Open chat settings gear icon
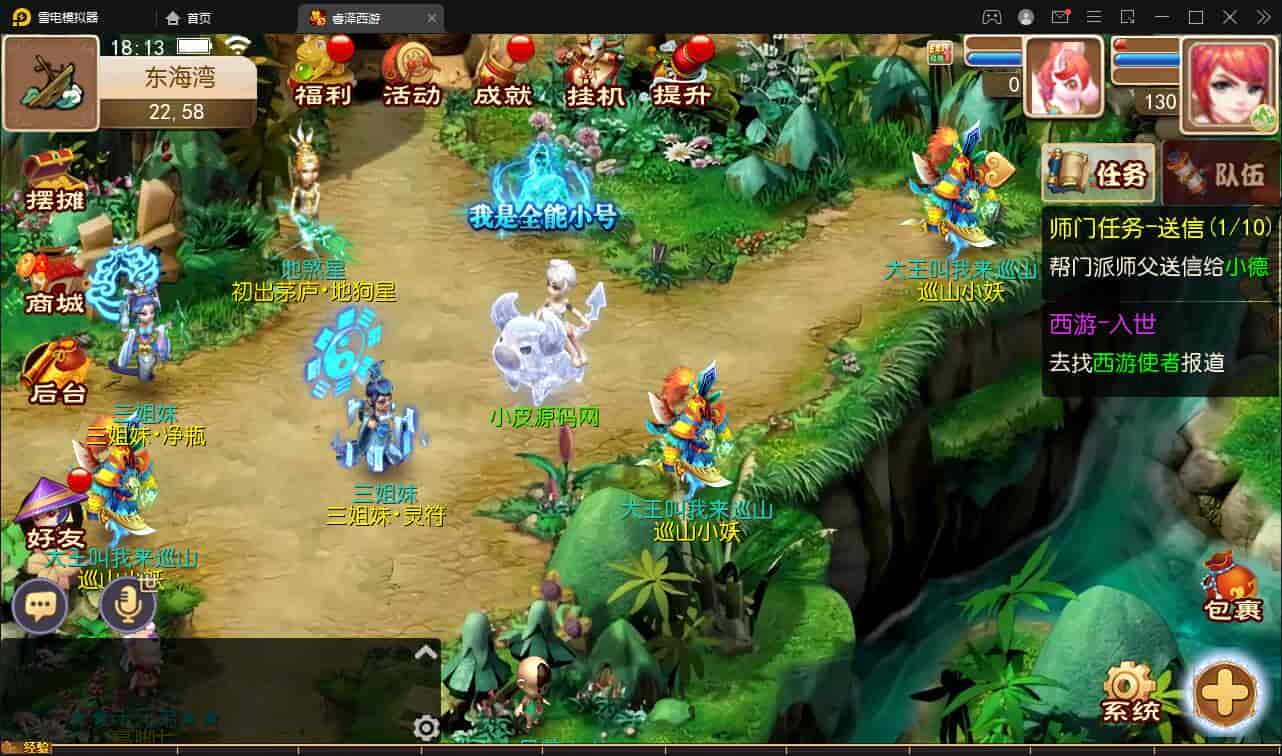 click(426, 727)
